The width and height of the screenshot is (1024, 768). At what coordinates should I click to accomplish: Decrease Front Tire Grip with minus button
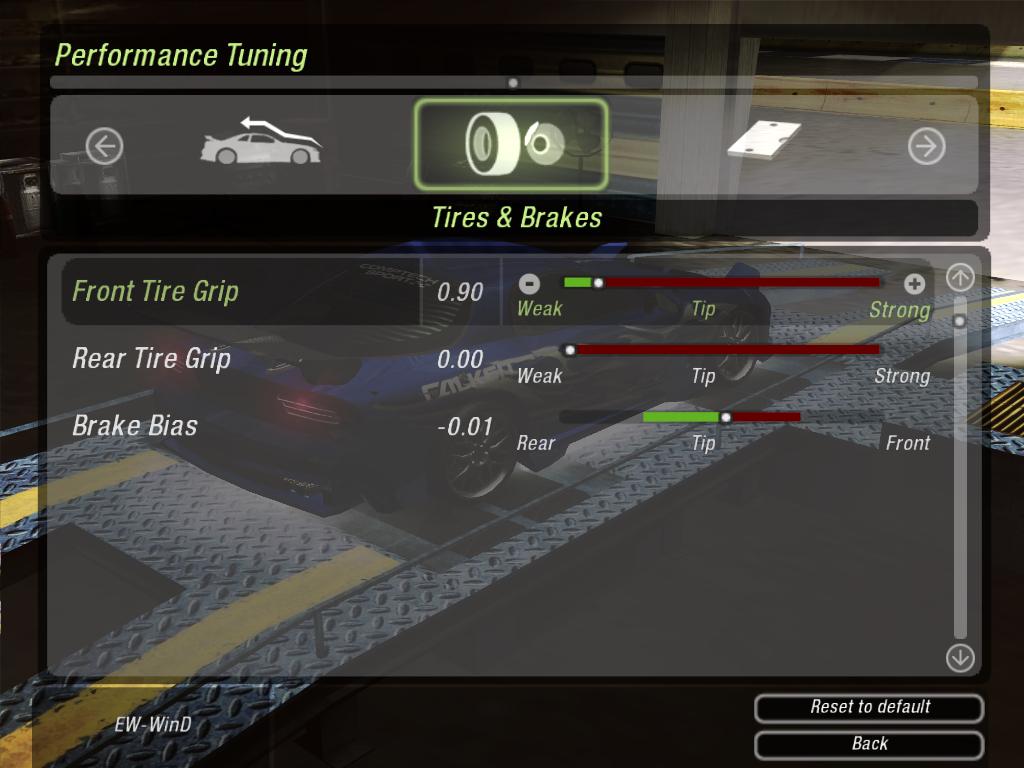pyautogui.click(x=530, y=284)
